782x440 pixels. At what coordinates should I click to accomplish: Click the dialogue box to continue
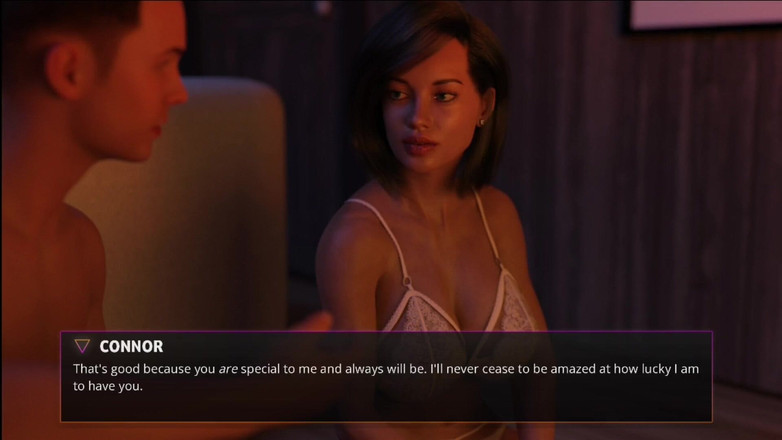[x=386, y=376]
